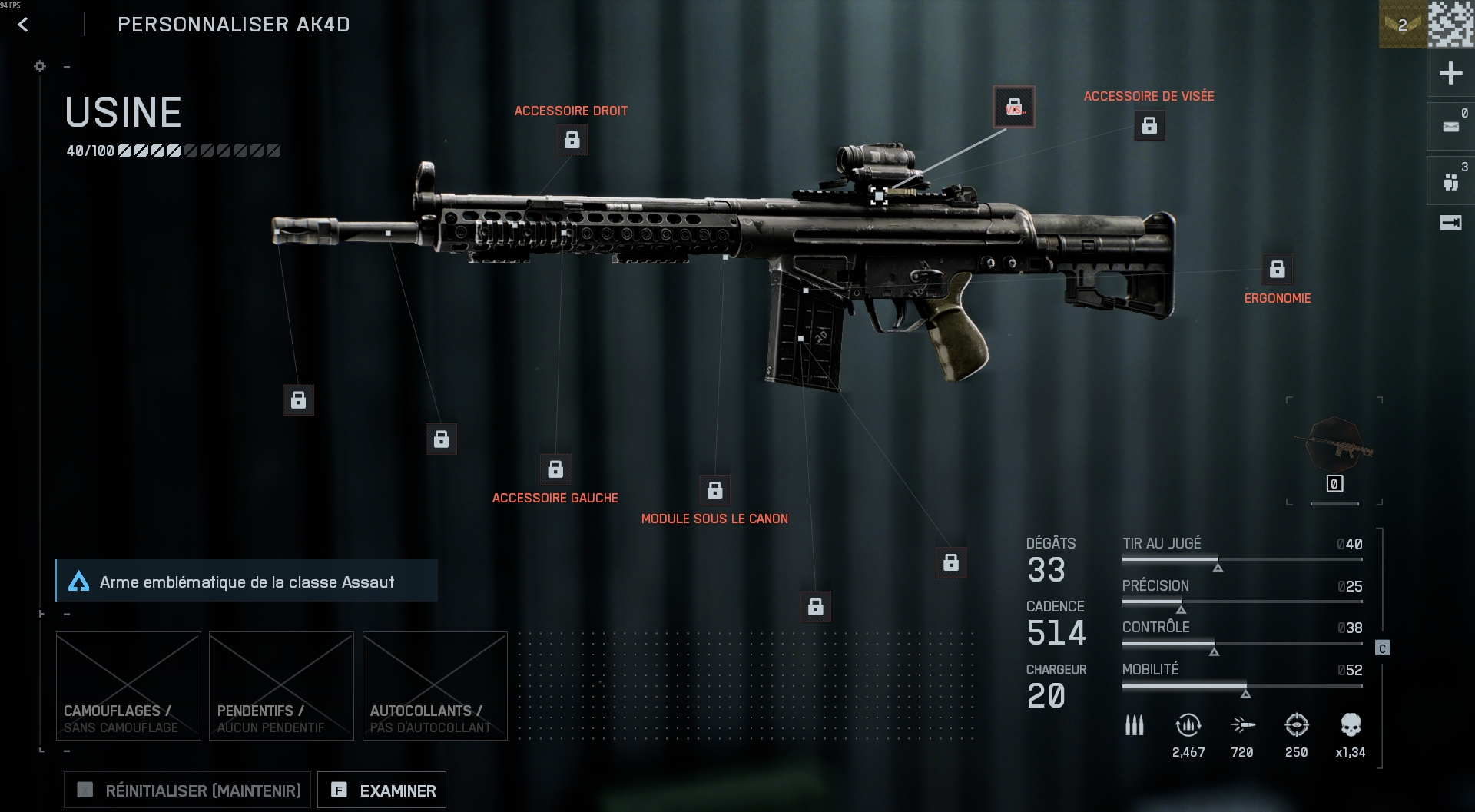Click Réinitialiser (maintenir)
The height and width of the screenshot is (812, 1475).
tap(187, 790)
